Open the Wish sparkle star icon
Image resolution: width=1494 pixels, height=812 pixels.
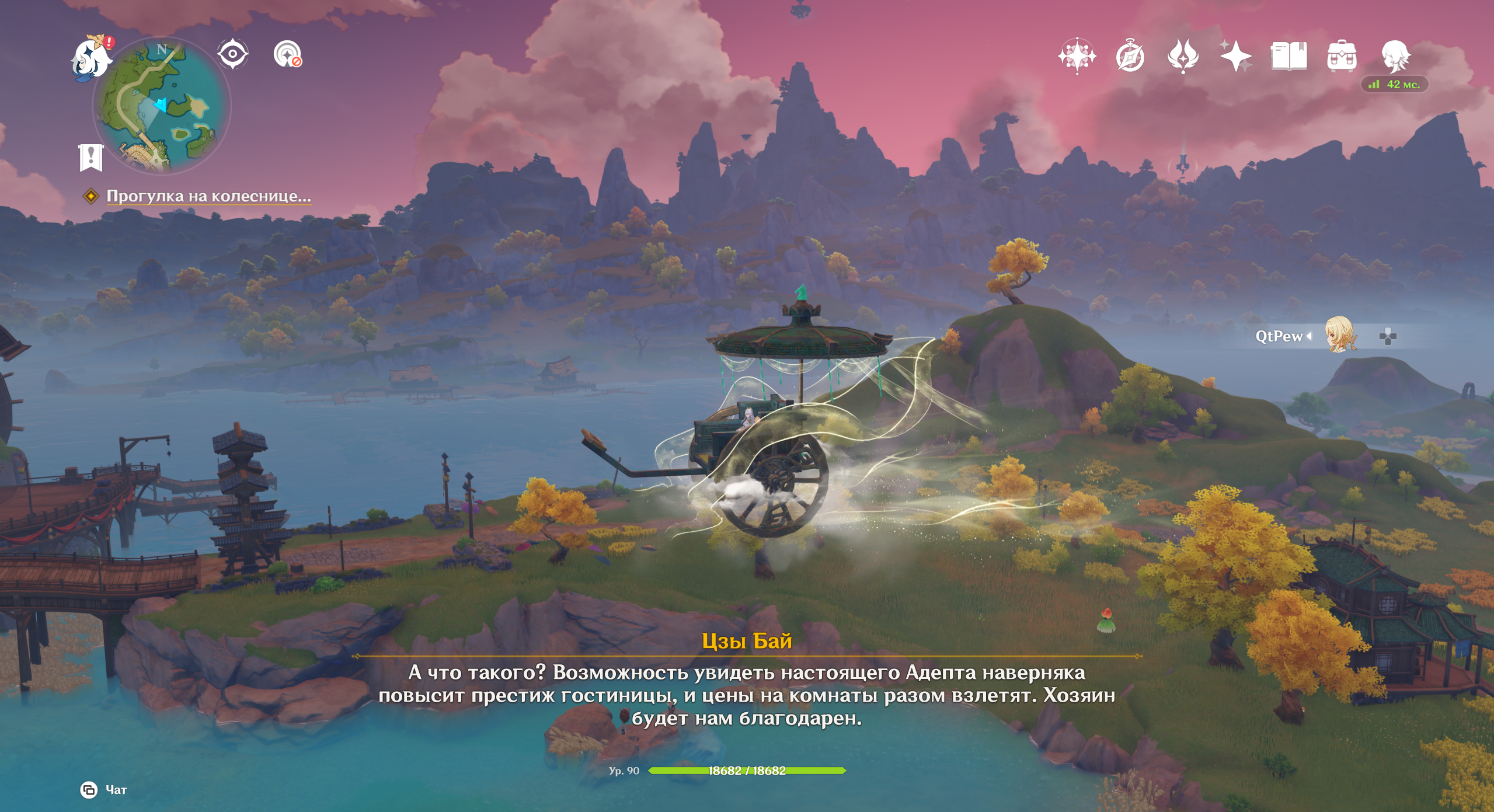pyautogui.click(x=1235, y=57)
